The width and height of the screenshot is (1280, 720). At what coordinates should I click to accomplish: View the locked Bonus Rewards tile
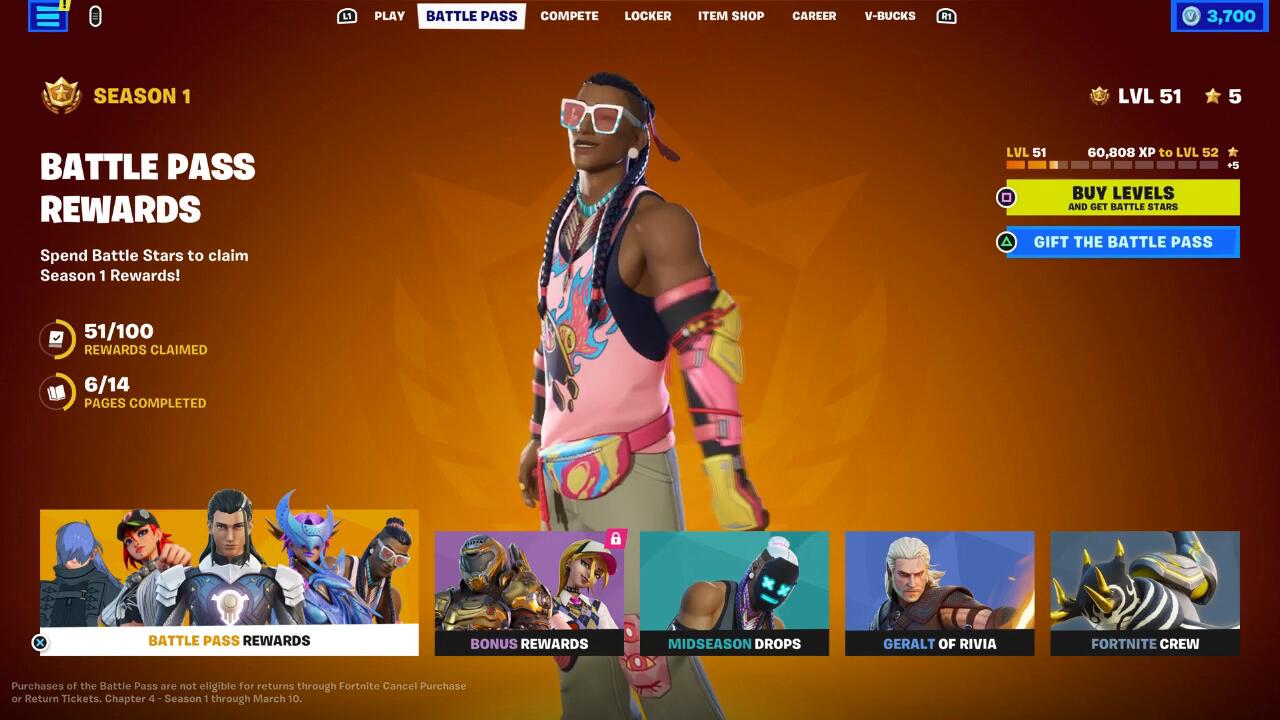point(529,593)
